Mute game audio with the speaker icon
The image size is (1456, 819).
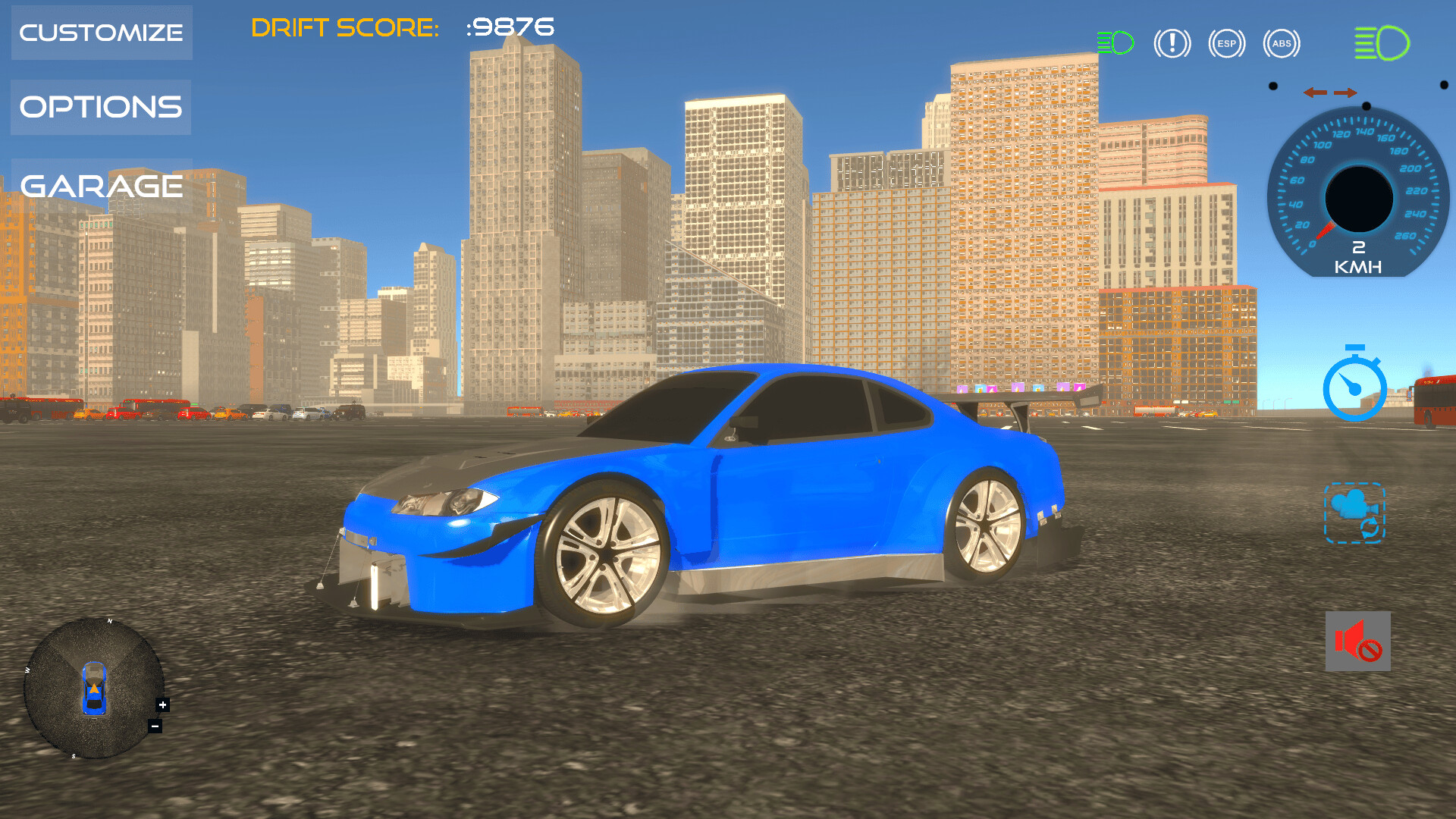pos(1357,641)
